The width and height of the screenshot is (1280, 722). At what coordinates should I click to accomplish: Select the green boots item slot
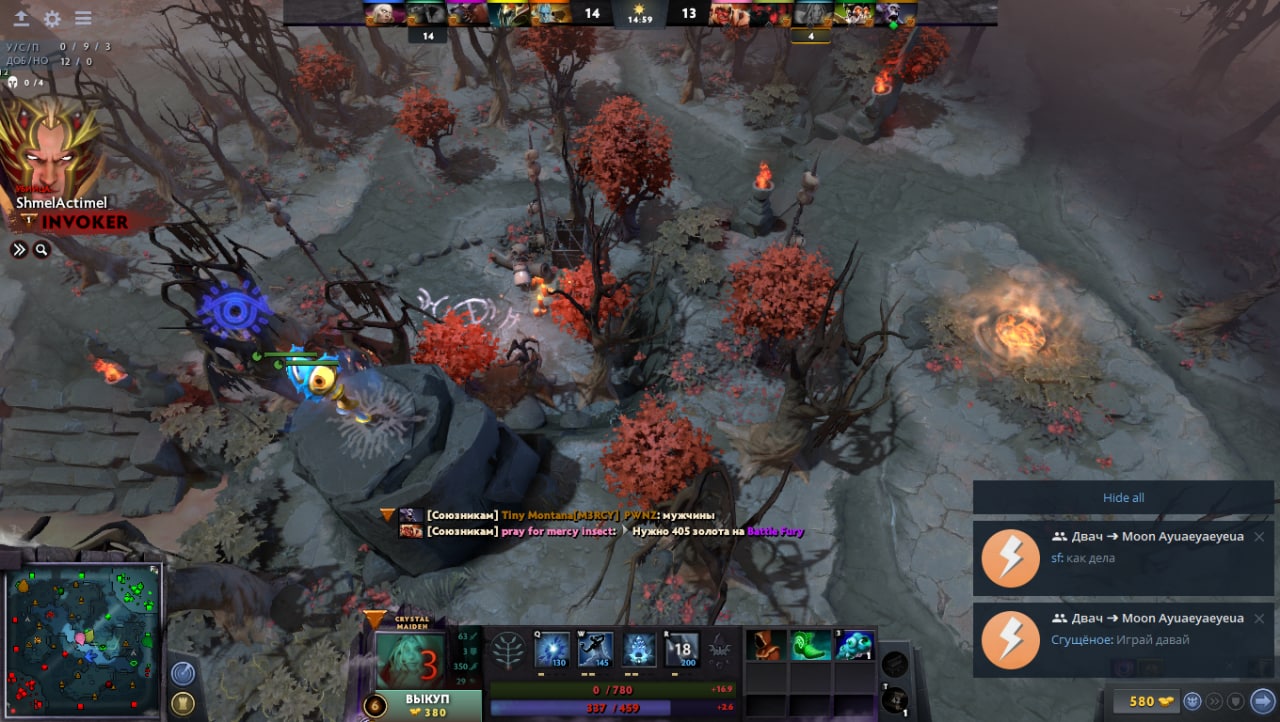click(811, 646)
